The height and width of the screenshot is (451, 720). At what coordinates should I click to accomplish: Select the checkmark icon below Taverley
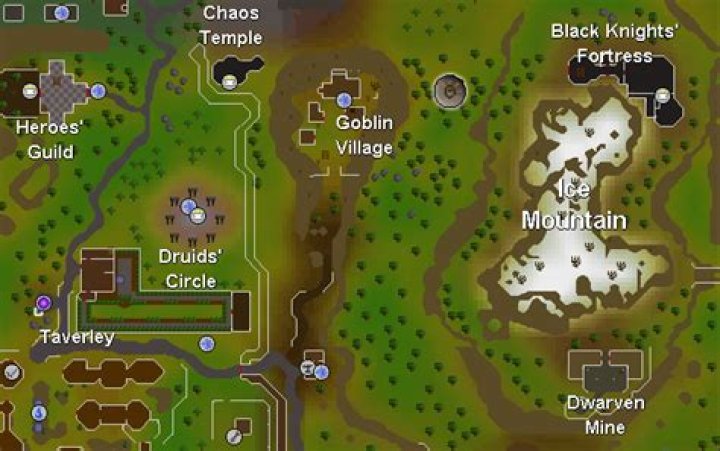pos(11,372)
